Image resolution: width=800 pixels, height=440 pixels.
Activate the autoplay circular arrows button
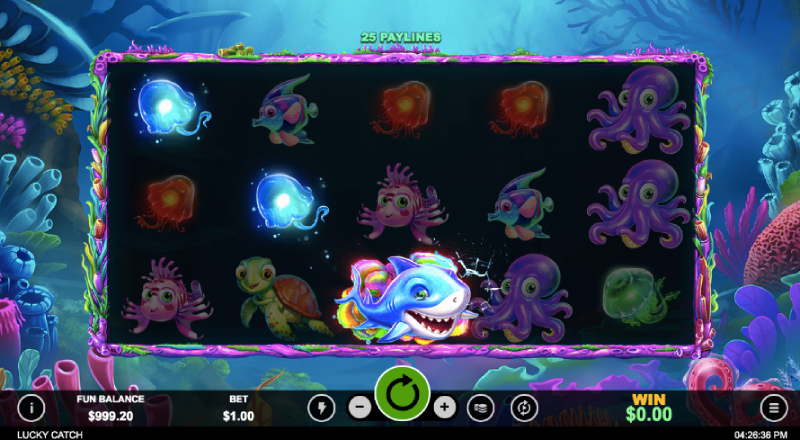pos(524,407)
